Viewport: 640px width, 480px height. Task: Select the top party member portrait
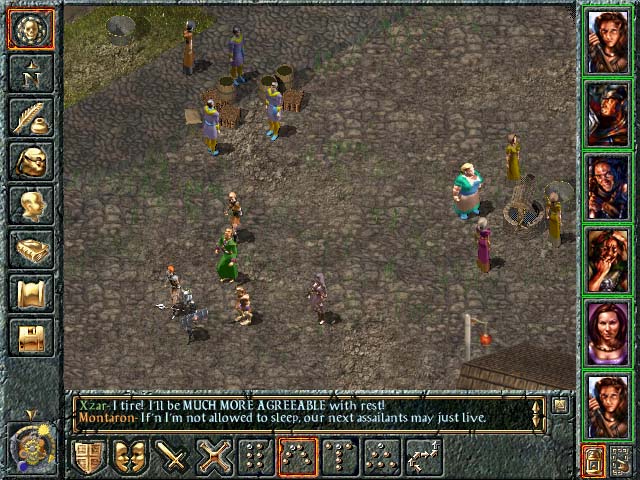[x=608, y=41]
